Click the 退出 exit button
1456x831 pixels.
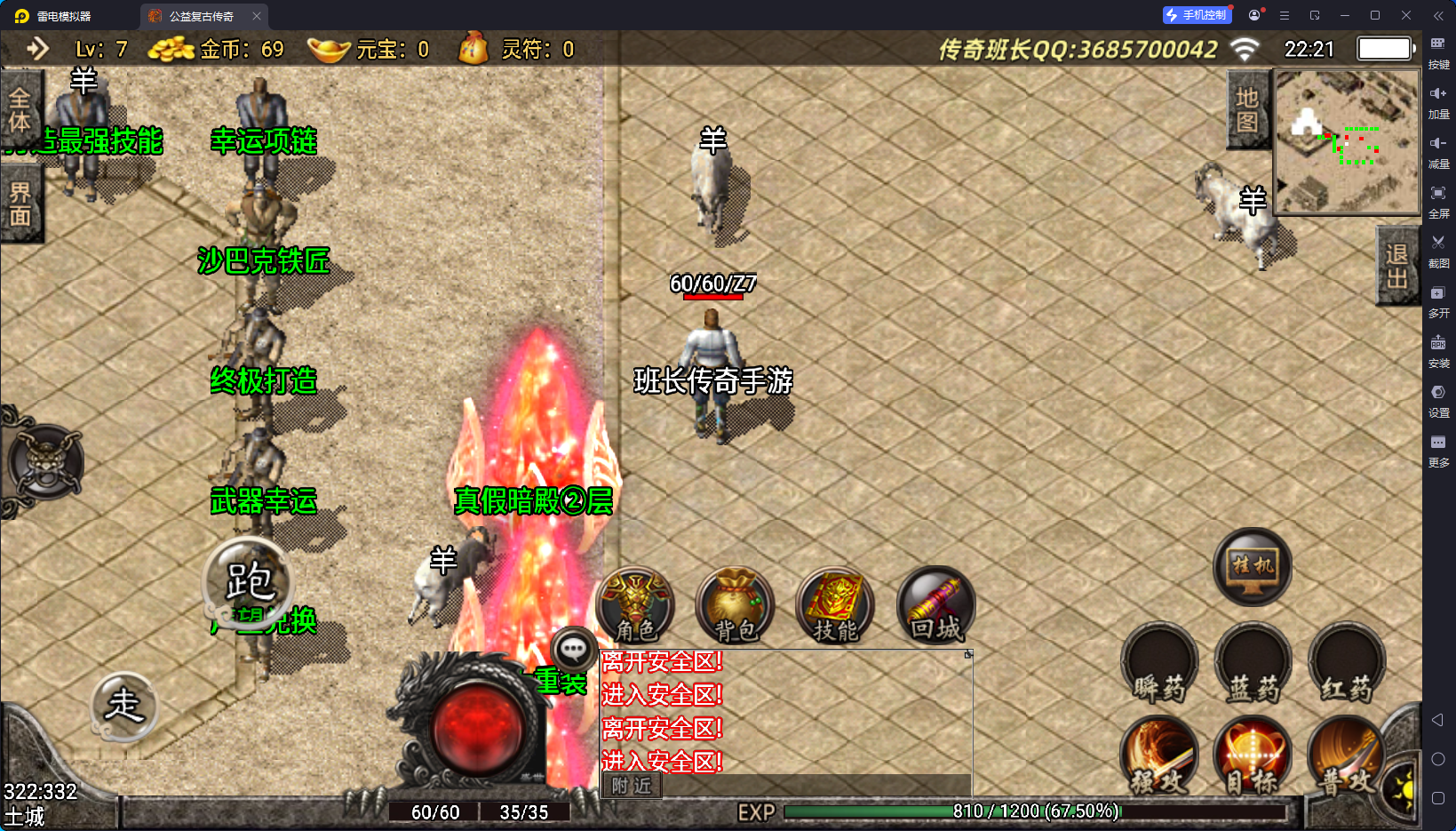click(x=1396, y=267)
